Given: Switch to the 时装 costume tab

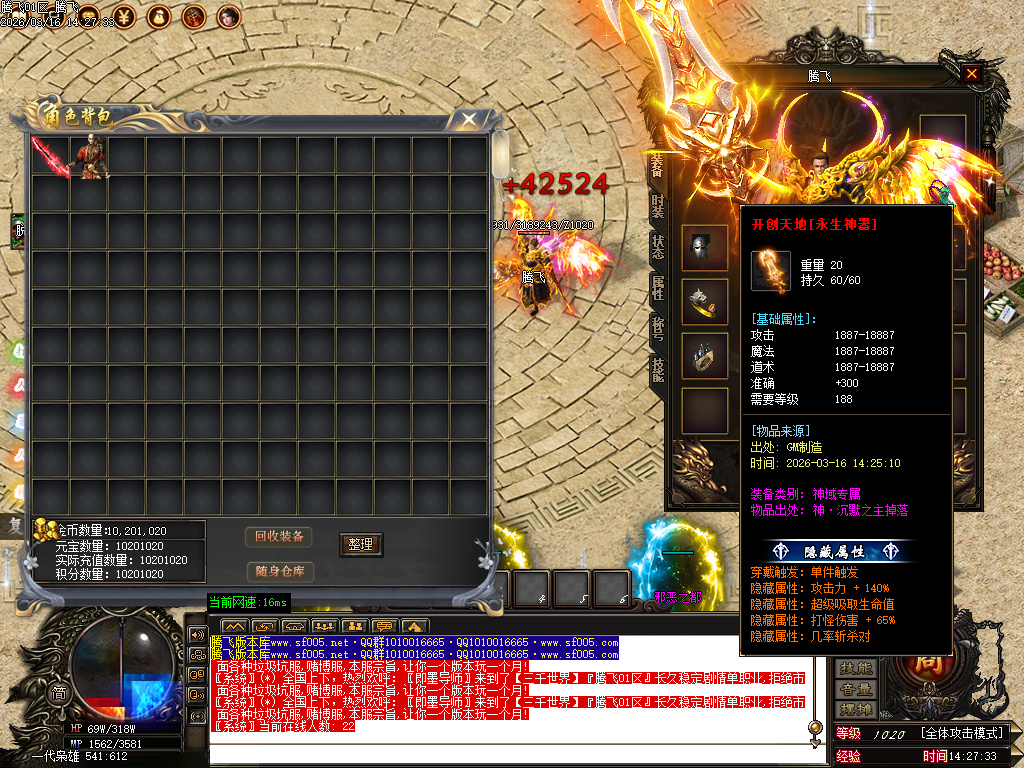Looking at the screenshot, I should (x=657, y=206).
